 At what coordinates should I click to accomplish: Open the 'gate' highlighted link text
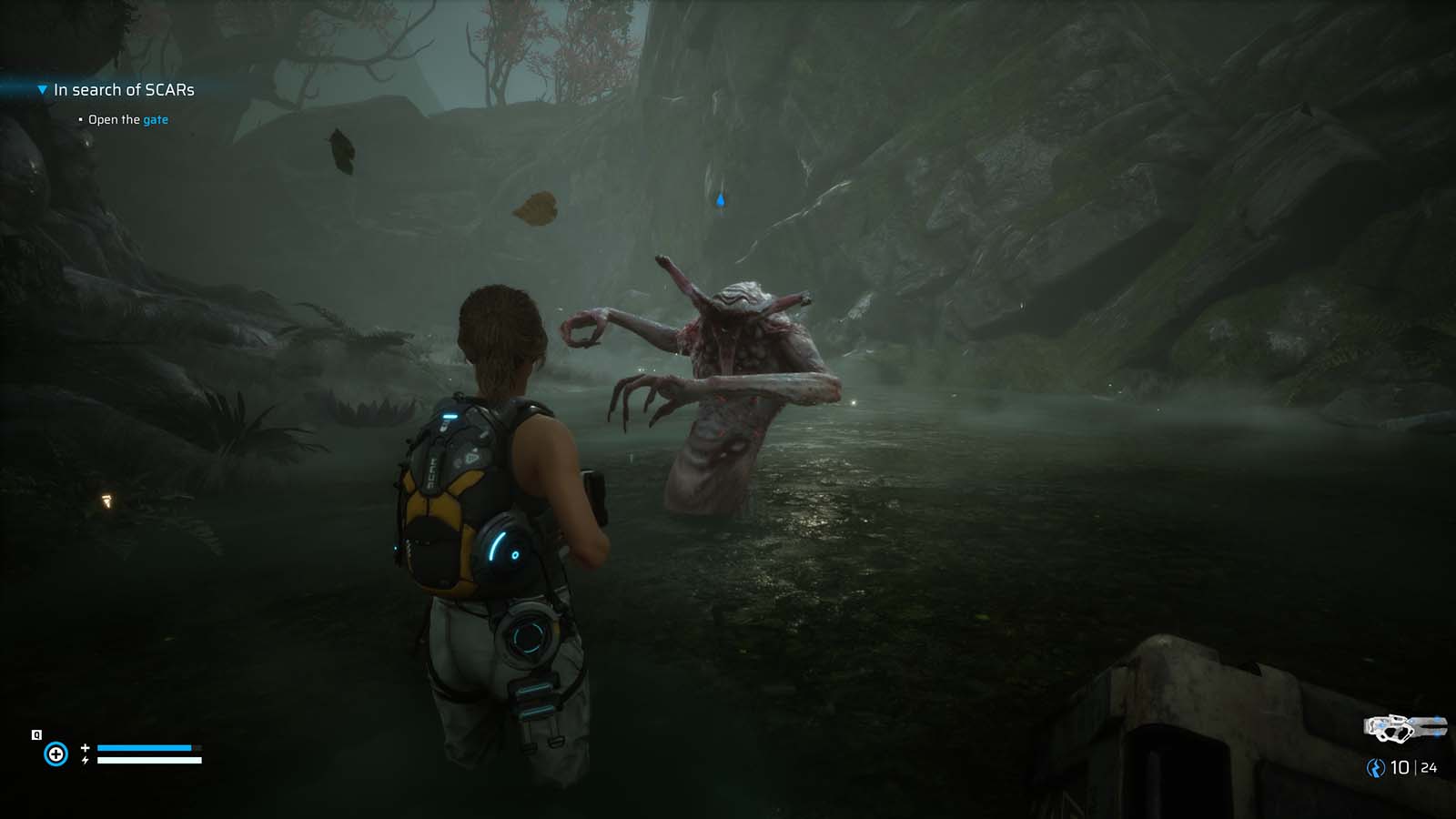[x=155, y=119]
